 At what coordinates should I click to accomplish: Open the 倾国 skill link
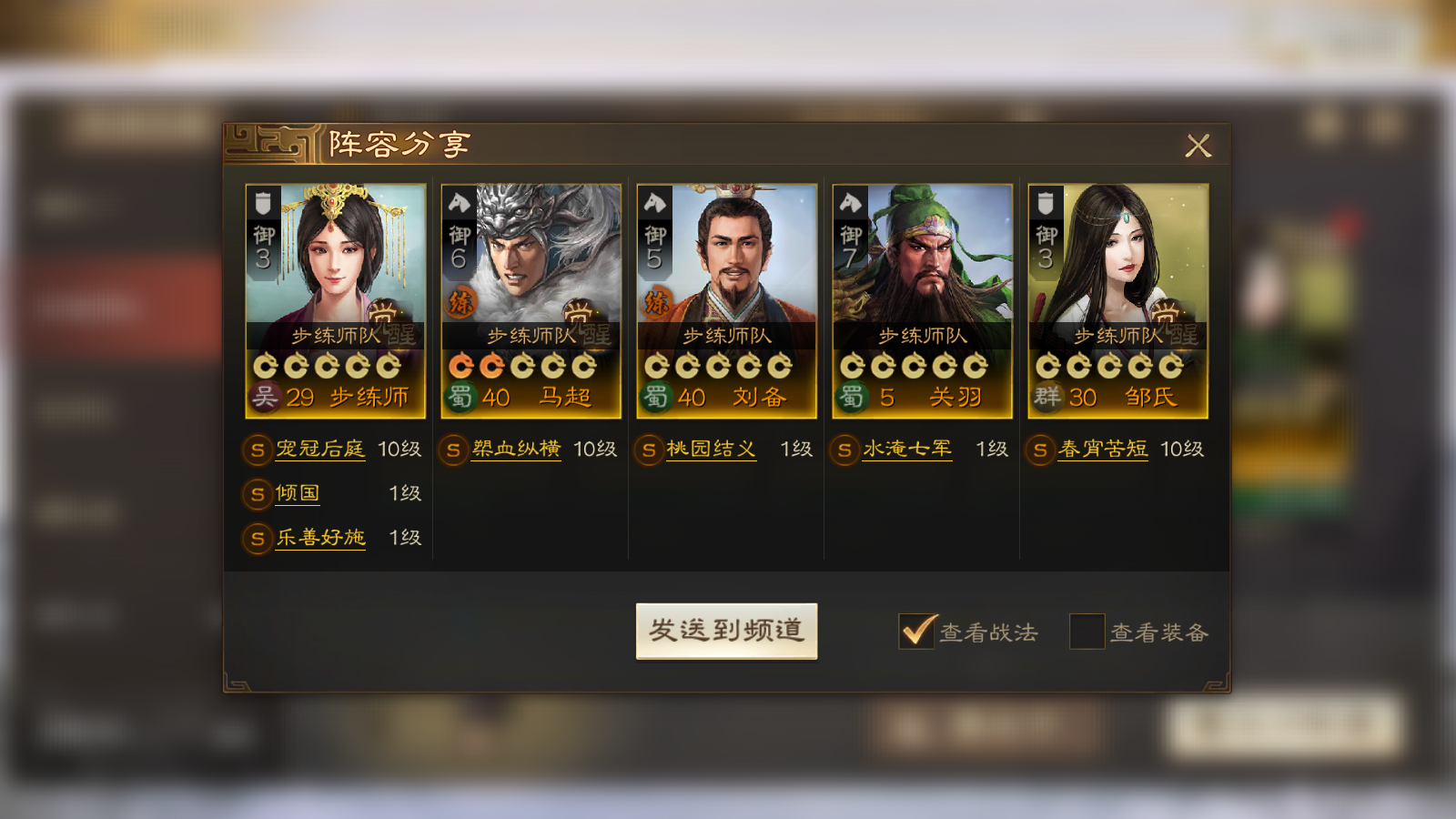click(x=298, y=493)
